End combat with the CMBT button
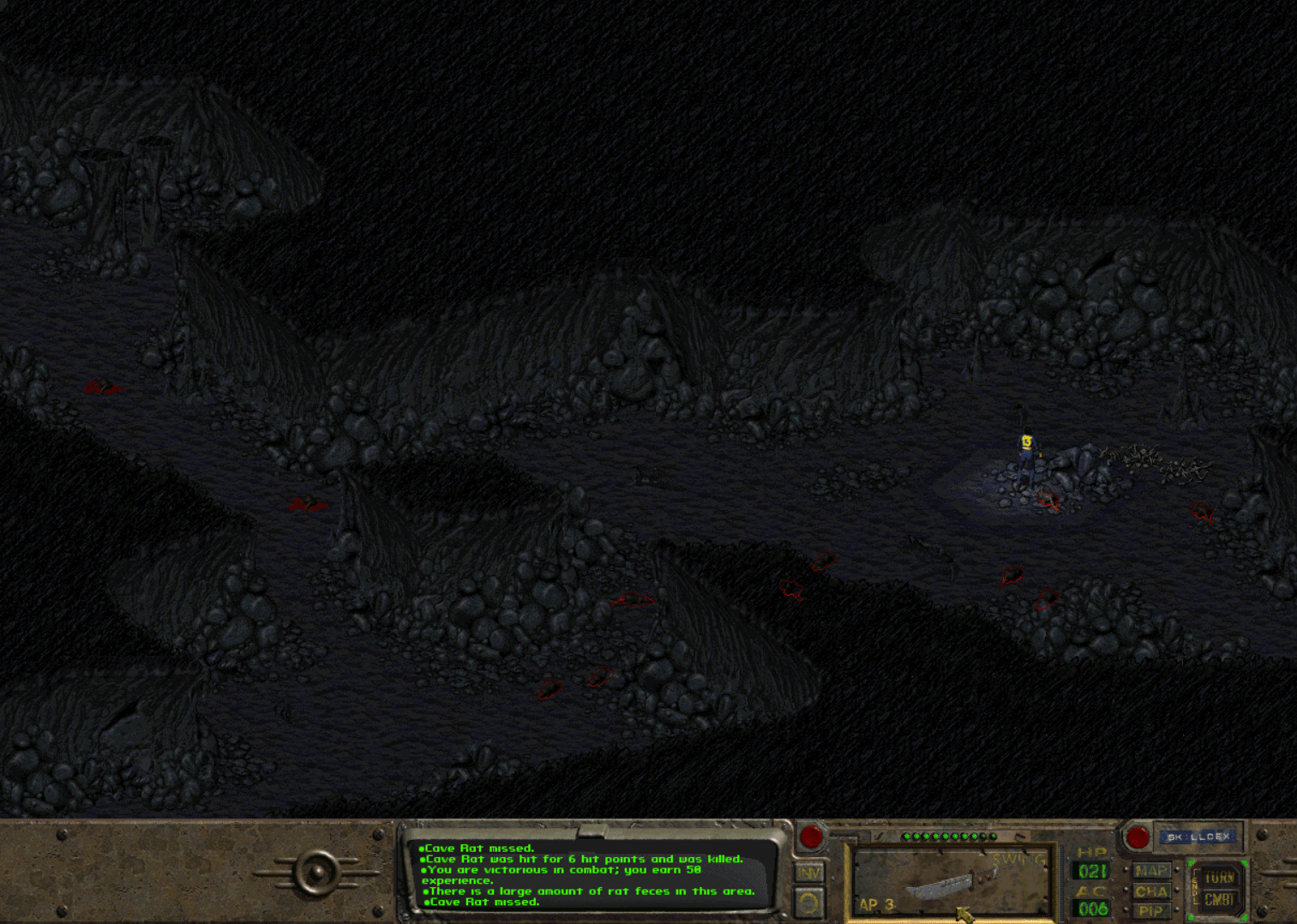1297x924 pixels. [1219, 900]
